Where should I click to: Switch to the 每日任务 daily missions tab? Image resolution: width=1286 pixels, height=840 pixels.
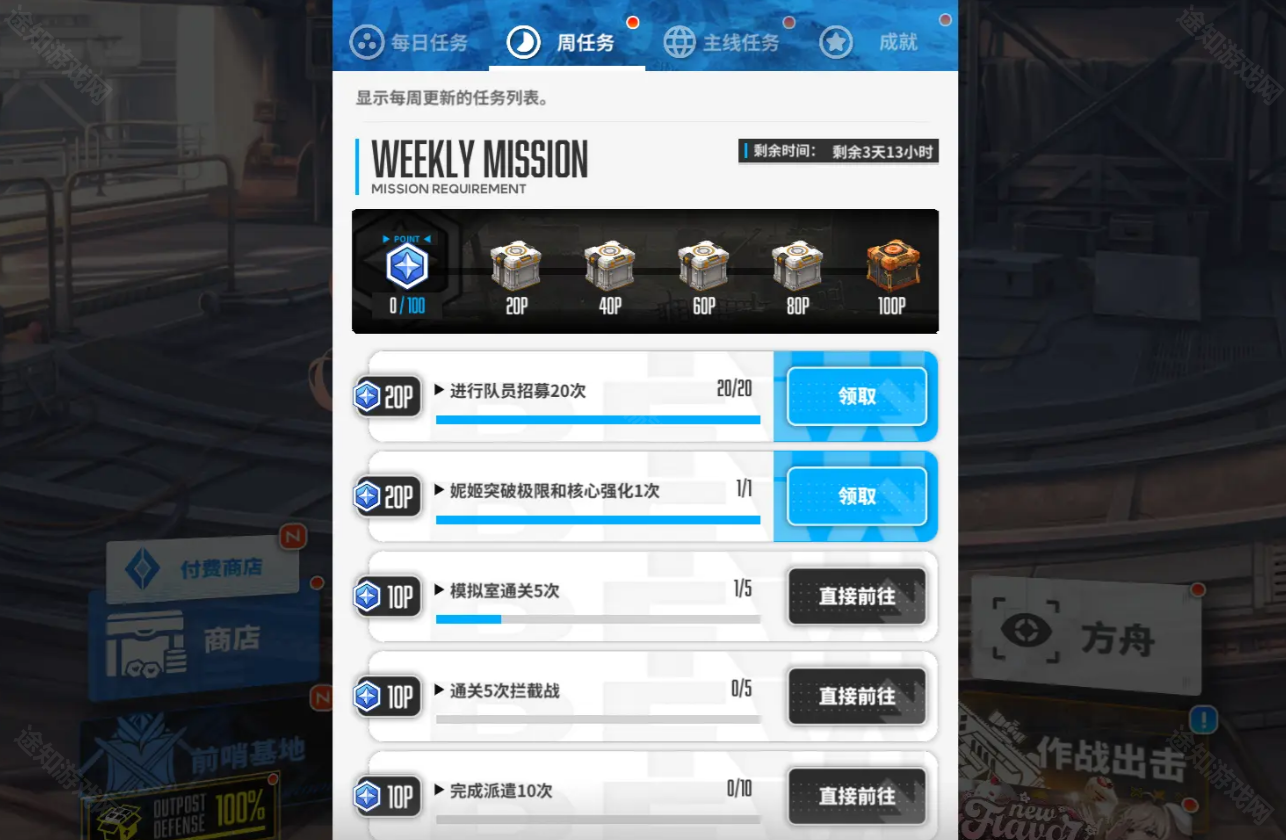pyautogui.click(x=410, y=42)
